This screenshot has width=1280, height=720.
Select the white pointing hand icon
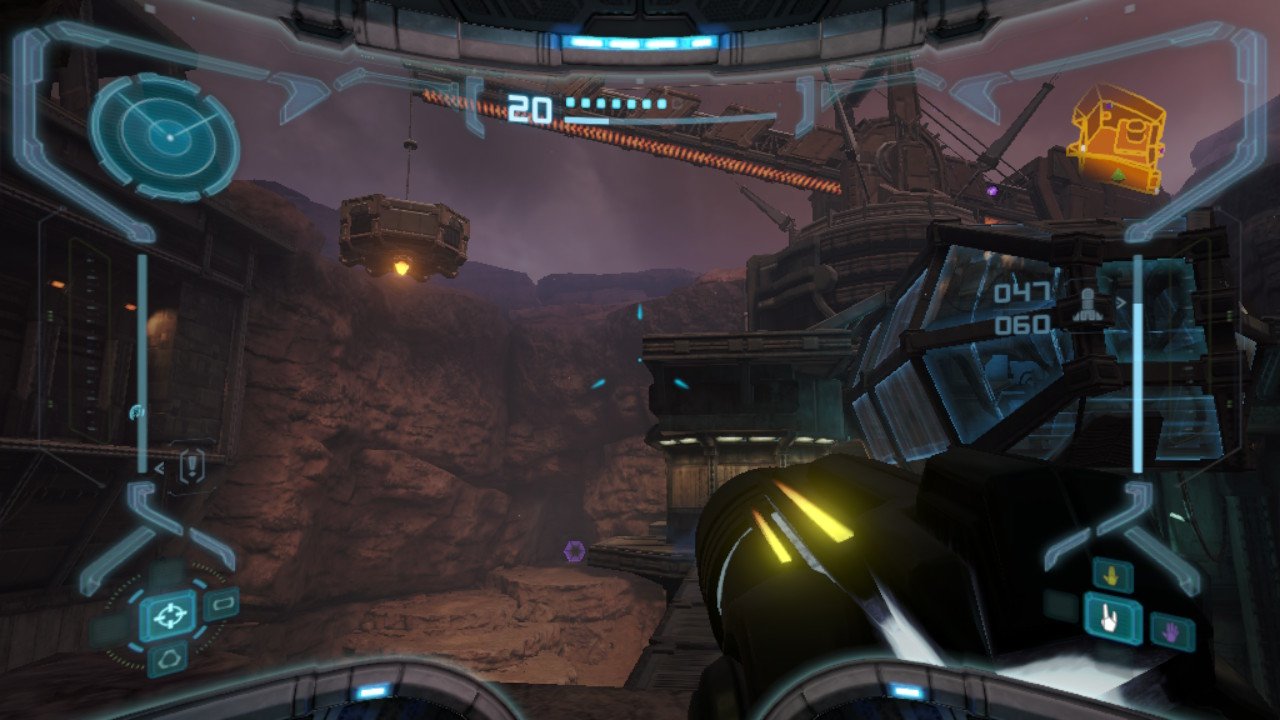coord(1112,618)
